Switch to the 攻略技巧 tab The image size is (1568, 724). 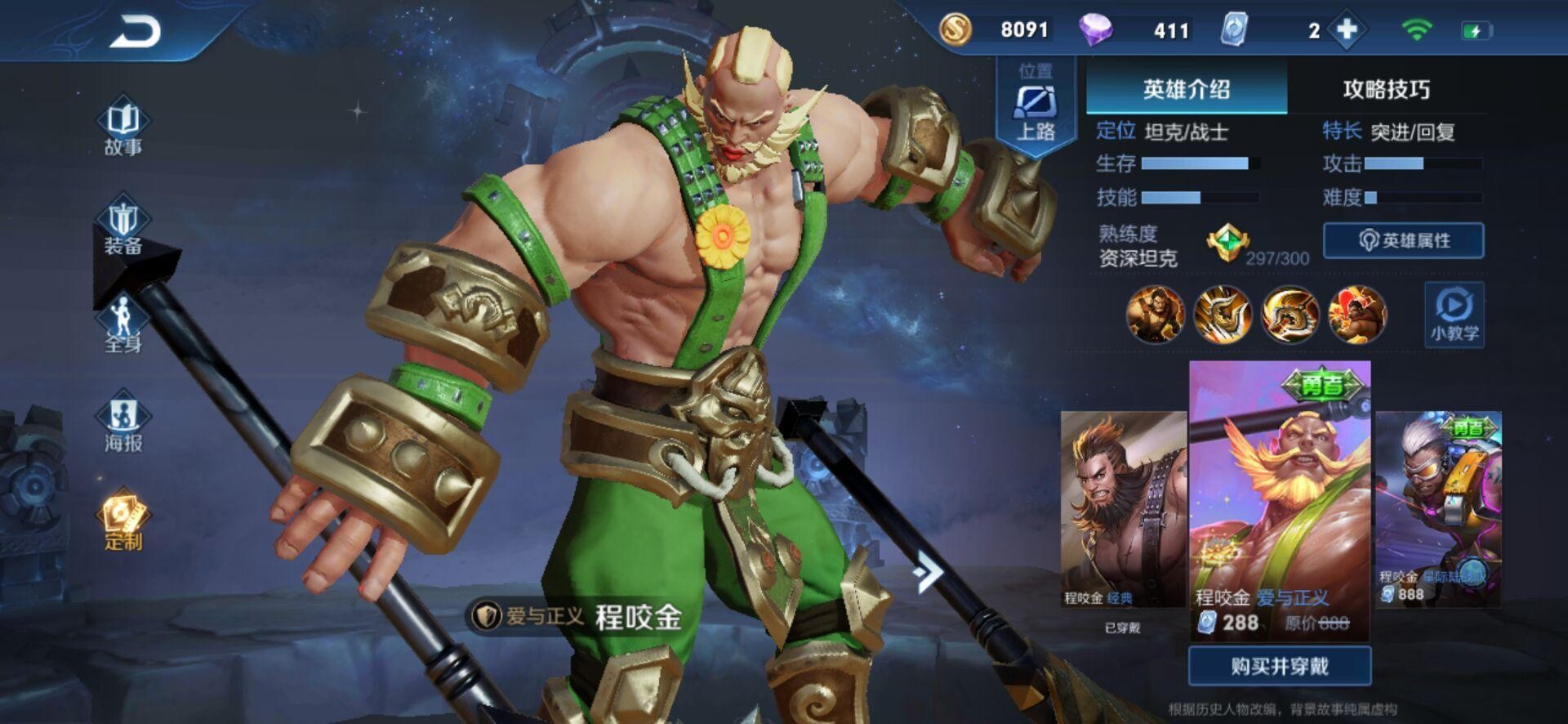(1386, 89)
